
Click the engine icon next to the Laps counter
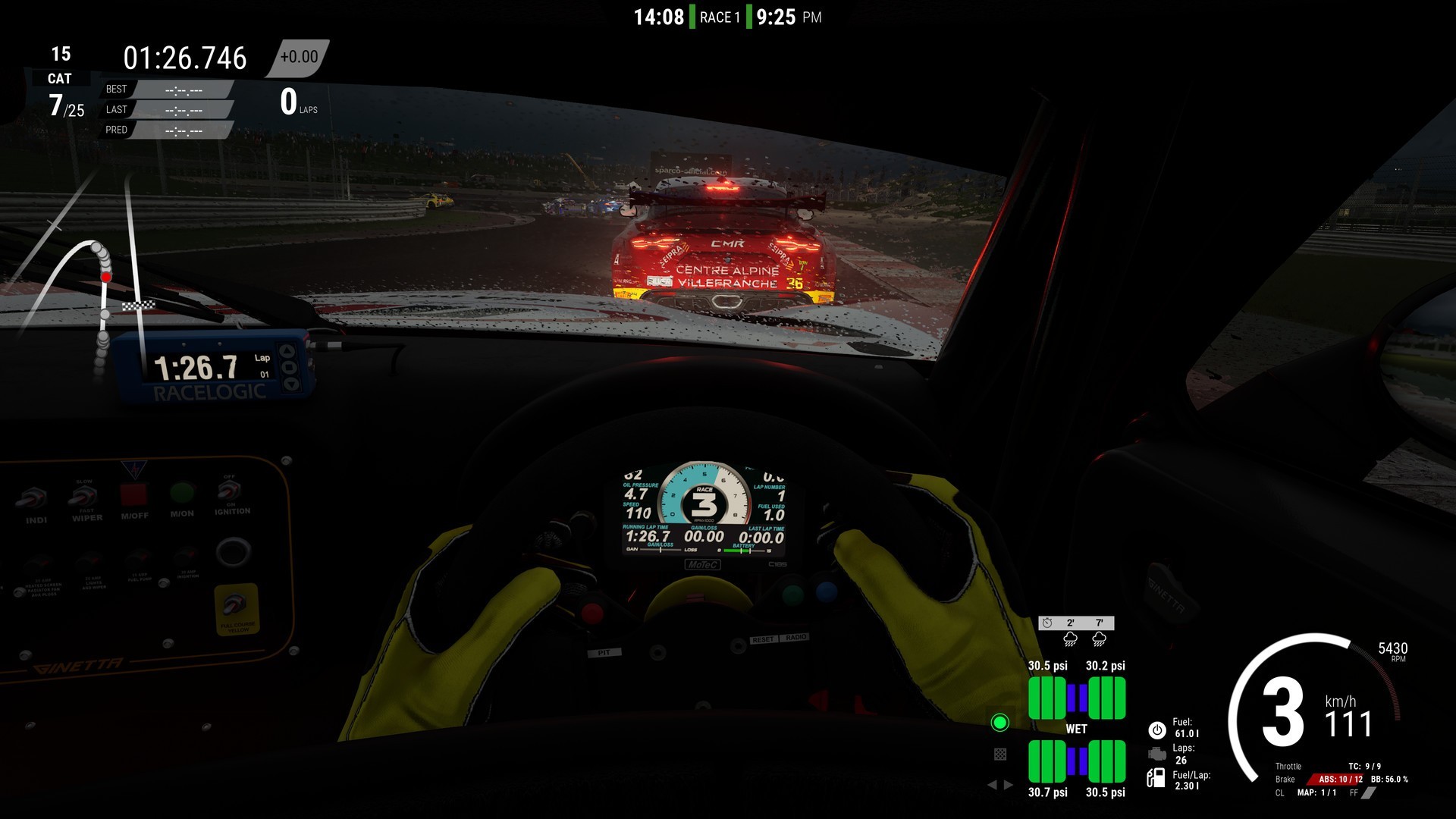coord(1157,753)
